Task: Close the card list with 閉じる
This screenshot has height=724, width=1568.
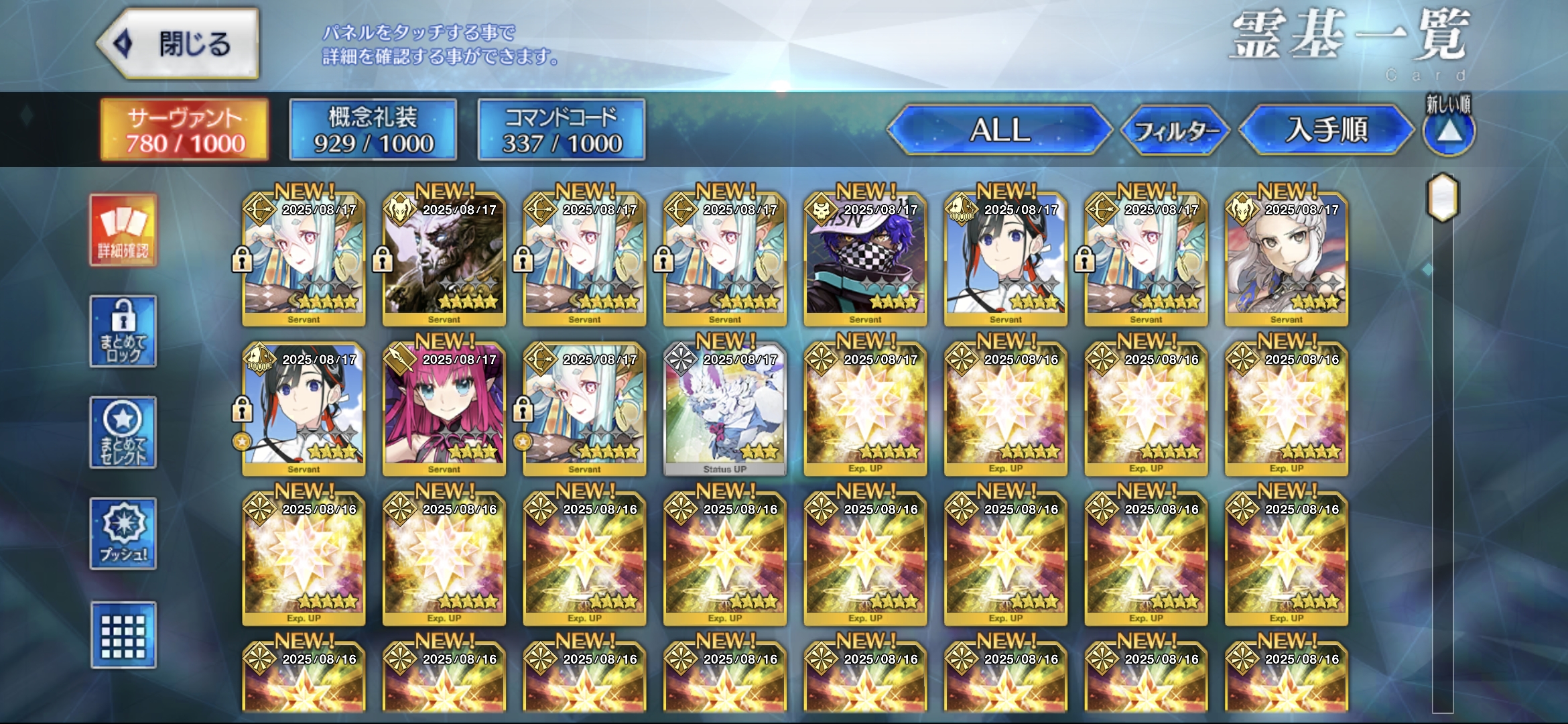Action: 178,44
